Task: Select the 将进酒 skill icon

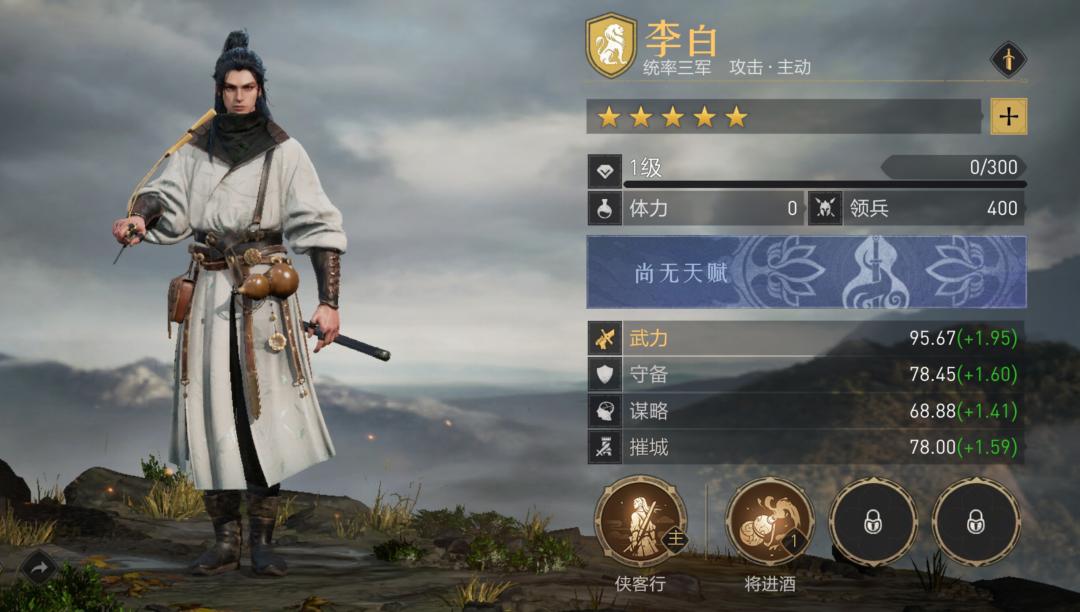Action: [x=770, y=522]
